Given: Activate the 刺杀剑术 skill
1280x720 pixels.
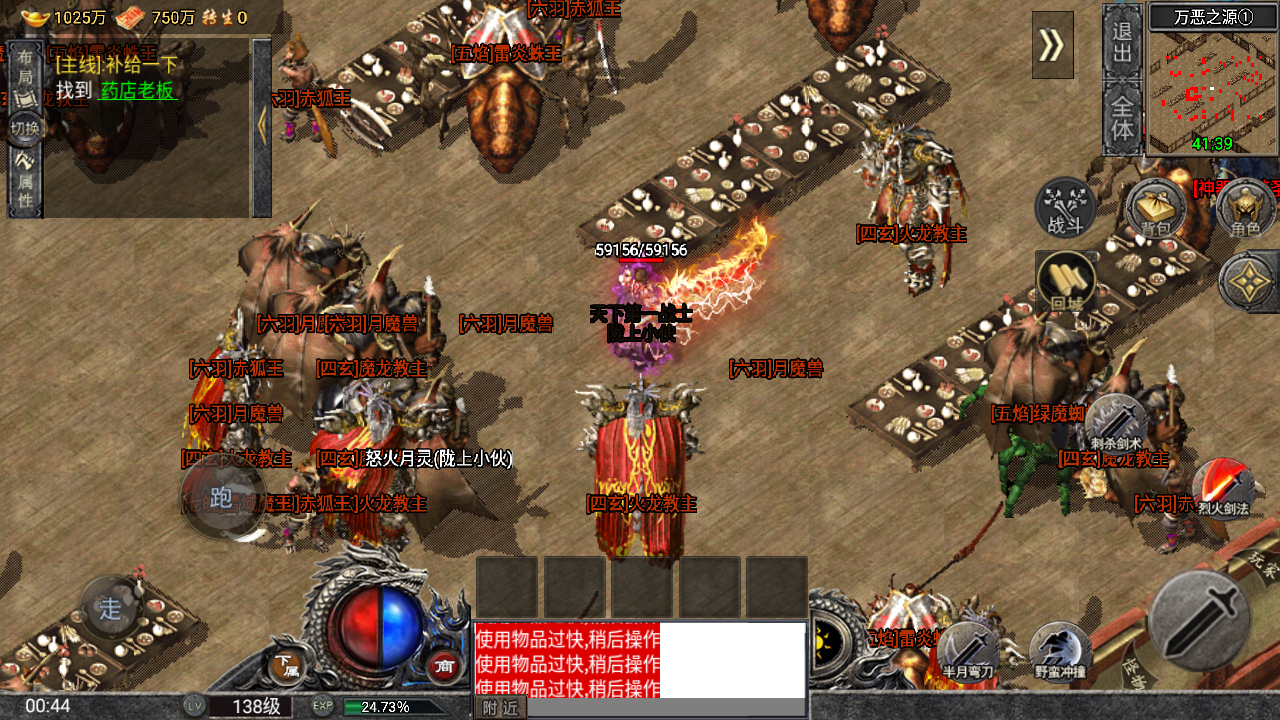Looking at the screenshot, I should (x=1116, y=423).
